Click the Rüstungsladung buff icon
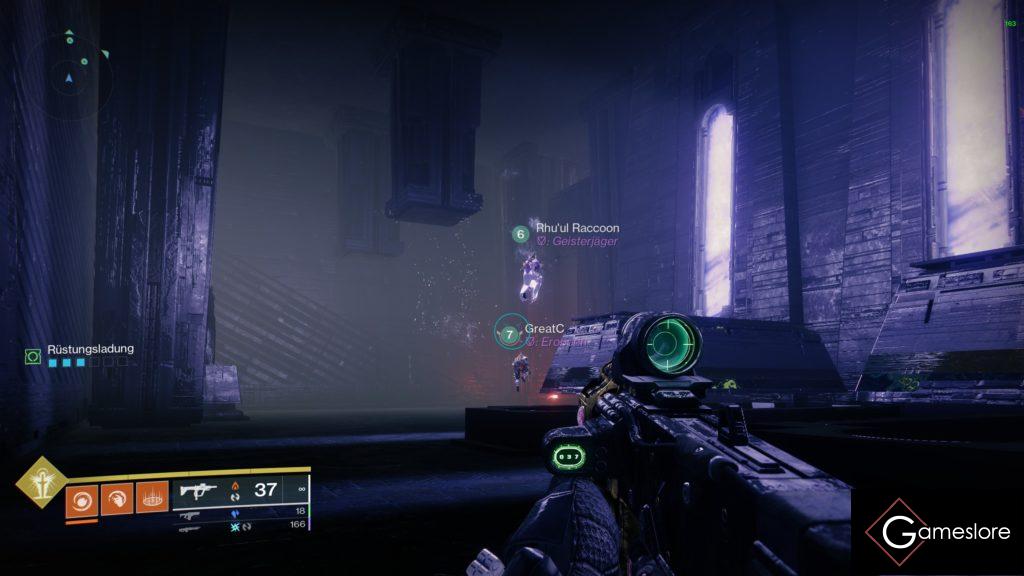Viewport: 1024px width, 576px height. pyautogui.click(x=33, y=355)
